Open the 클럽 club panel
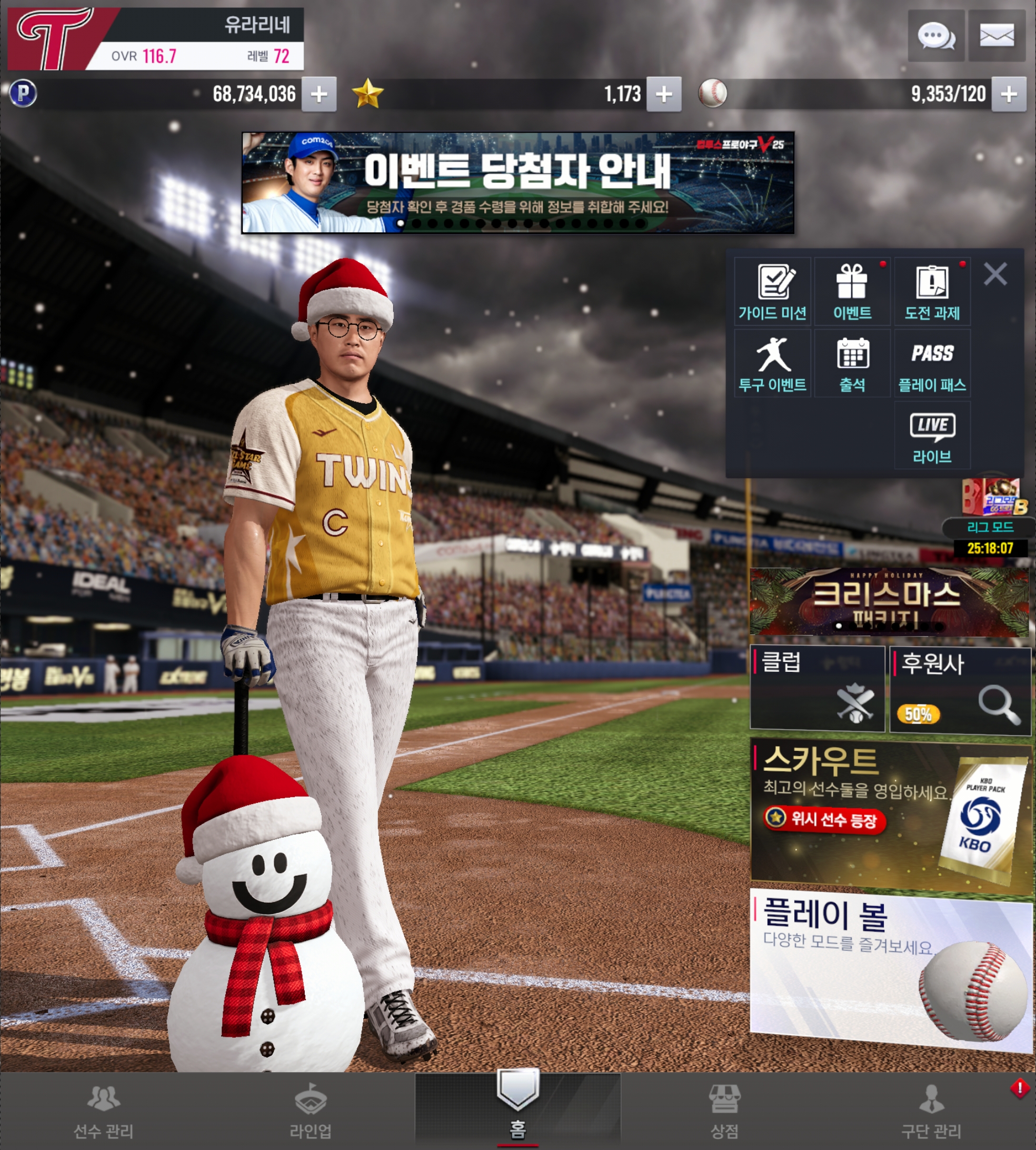This screenshot has height=1150, width=1036. tap(818, 688)
